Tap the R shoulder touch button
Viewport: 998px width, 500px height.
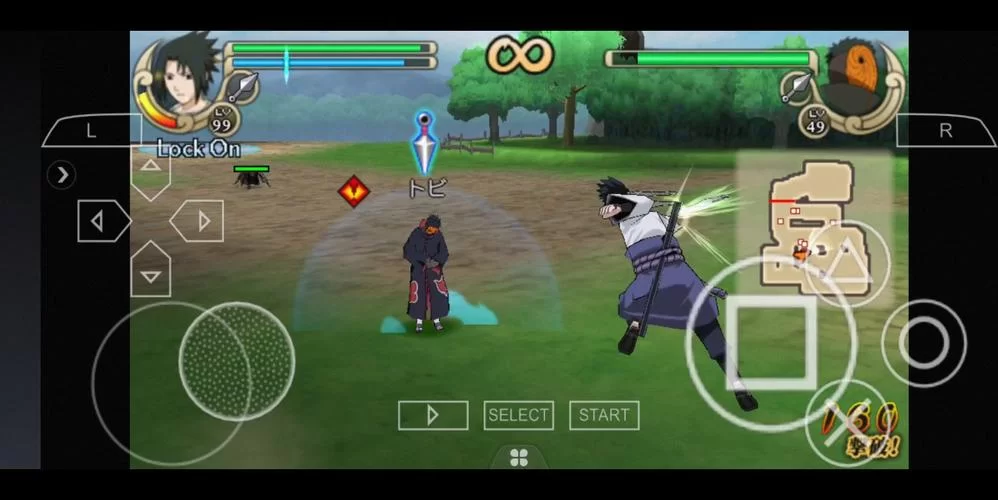pos(945,131)
